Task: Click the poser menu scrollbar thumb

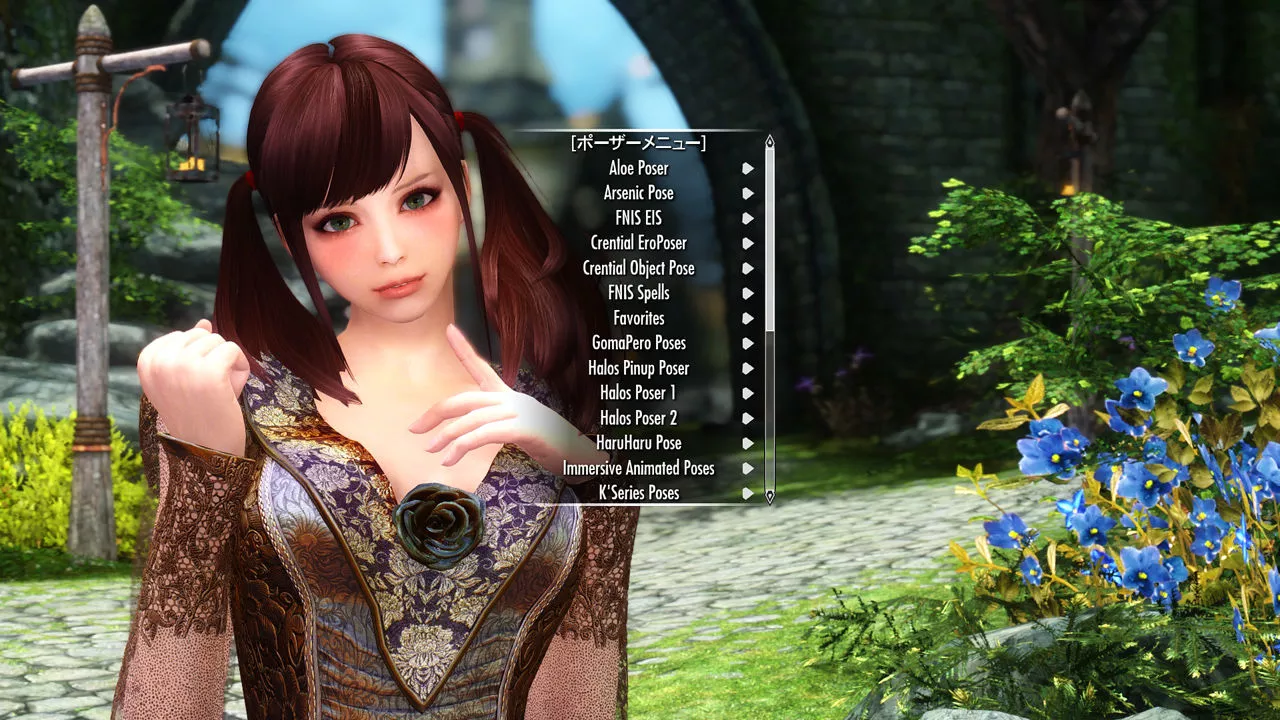Action: [x=769, y=240]
